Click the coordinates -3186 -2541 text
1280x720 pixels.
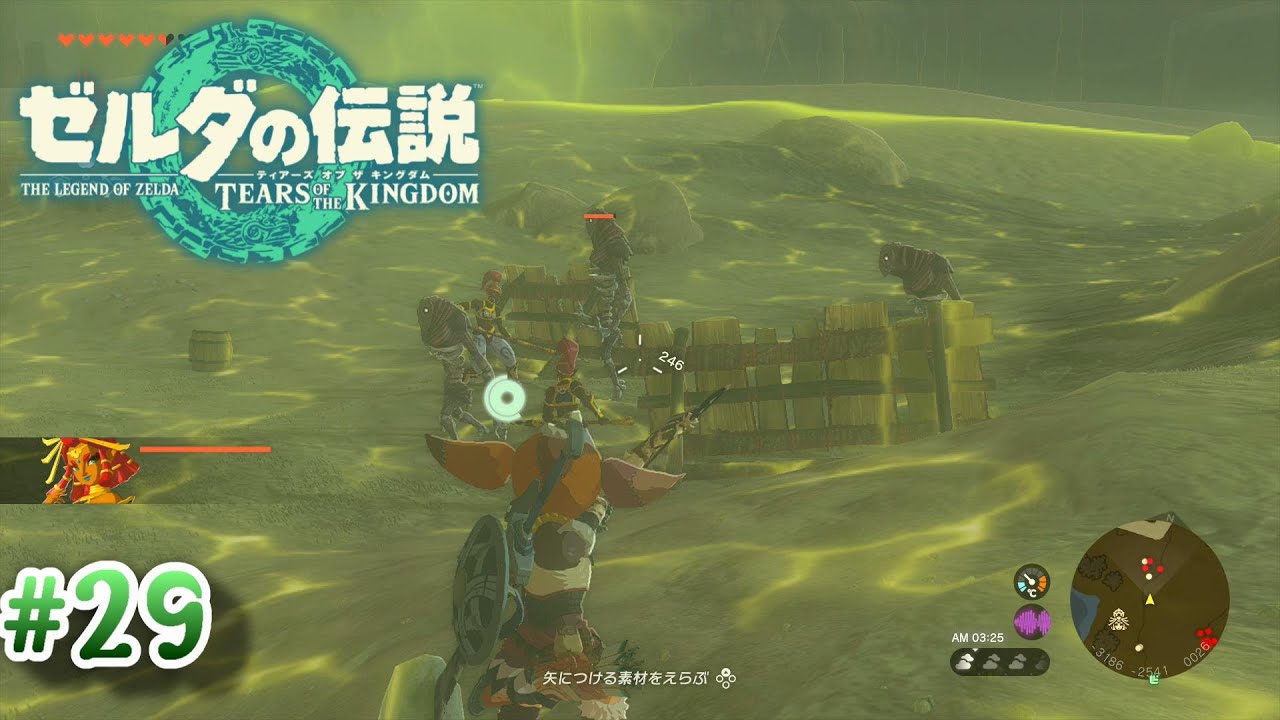coord(1127,663)
